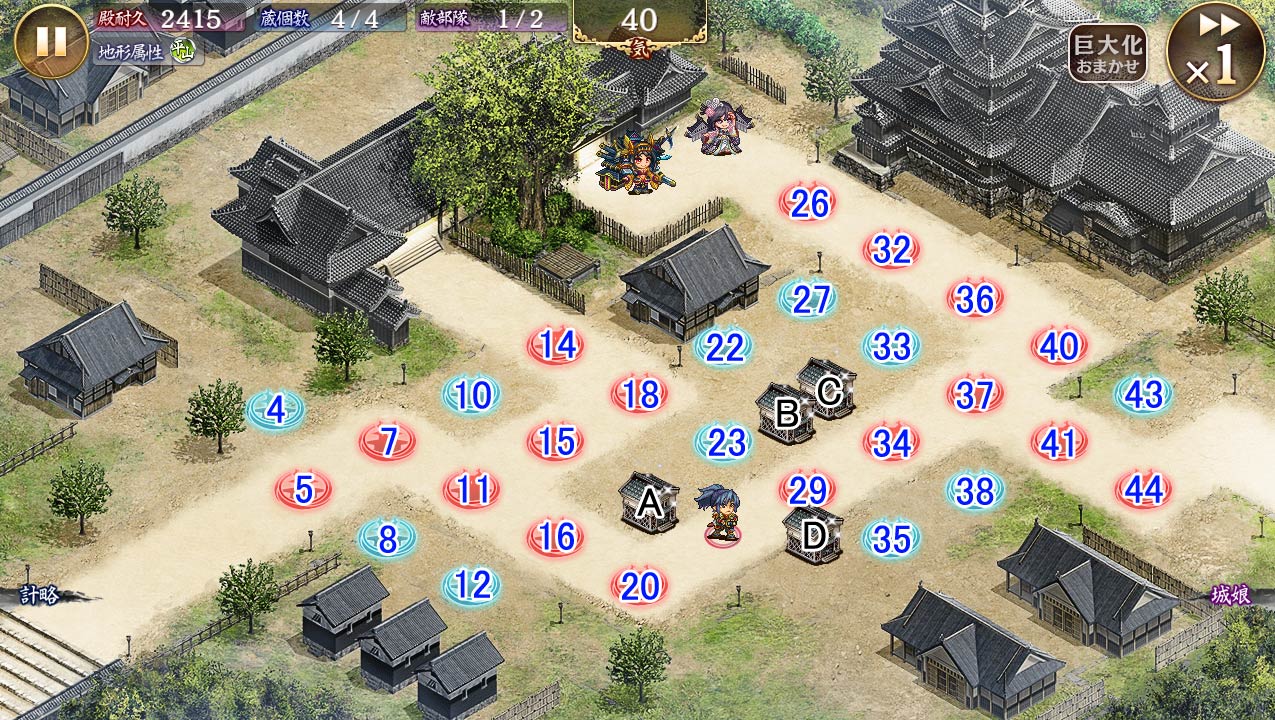Open the 城娘 panel tab

[1230, 596]
